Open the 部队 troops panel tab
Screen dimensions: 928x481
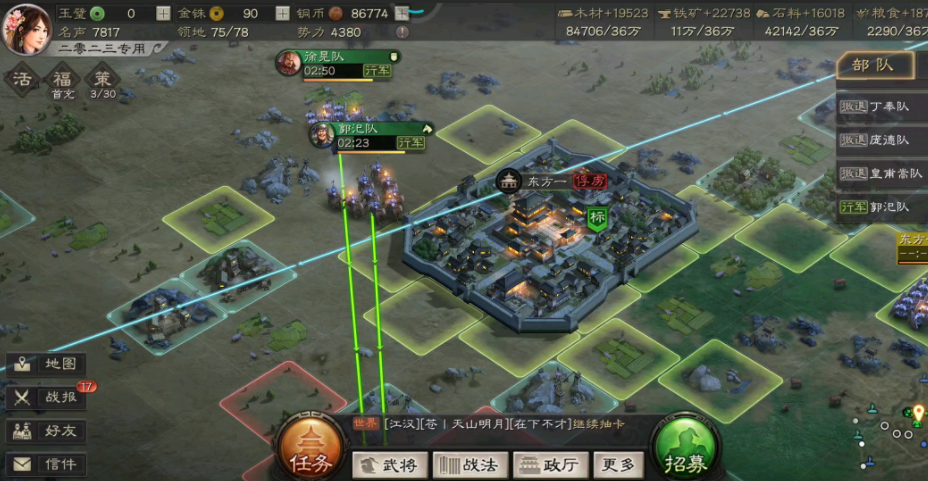pos(874,66)
